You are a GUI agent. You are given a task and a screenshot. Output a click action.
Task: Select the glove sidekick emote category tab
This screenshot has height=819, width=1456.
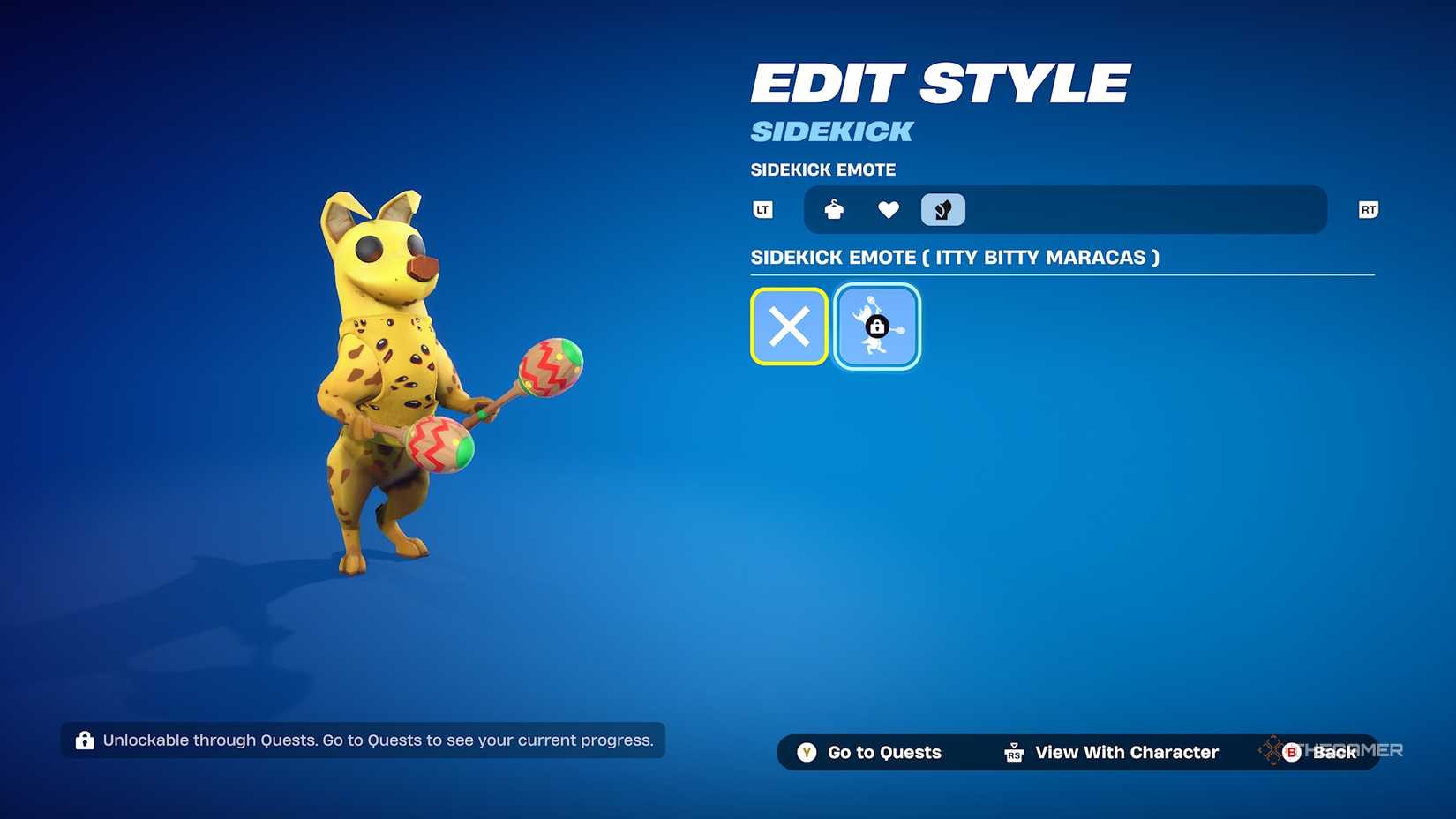click(942, 209)
